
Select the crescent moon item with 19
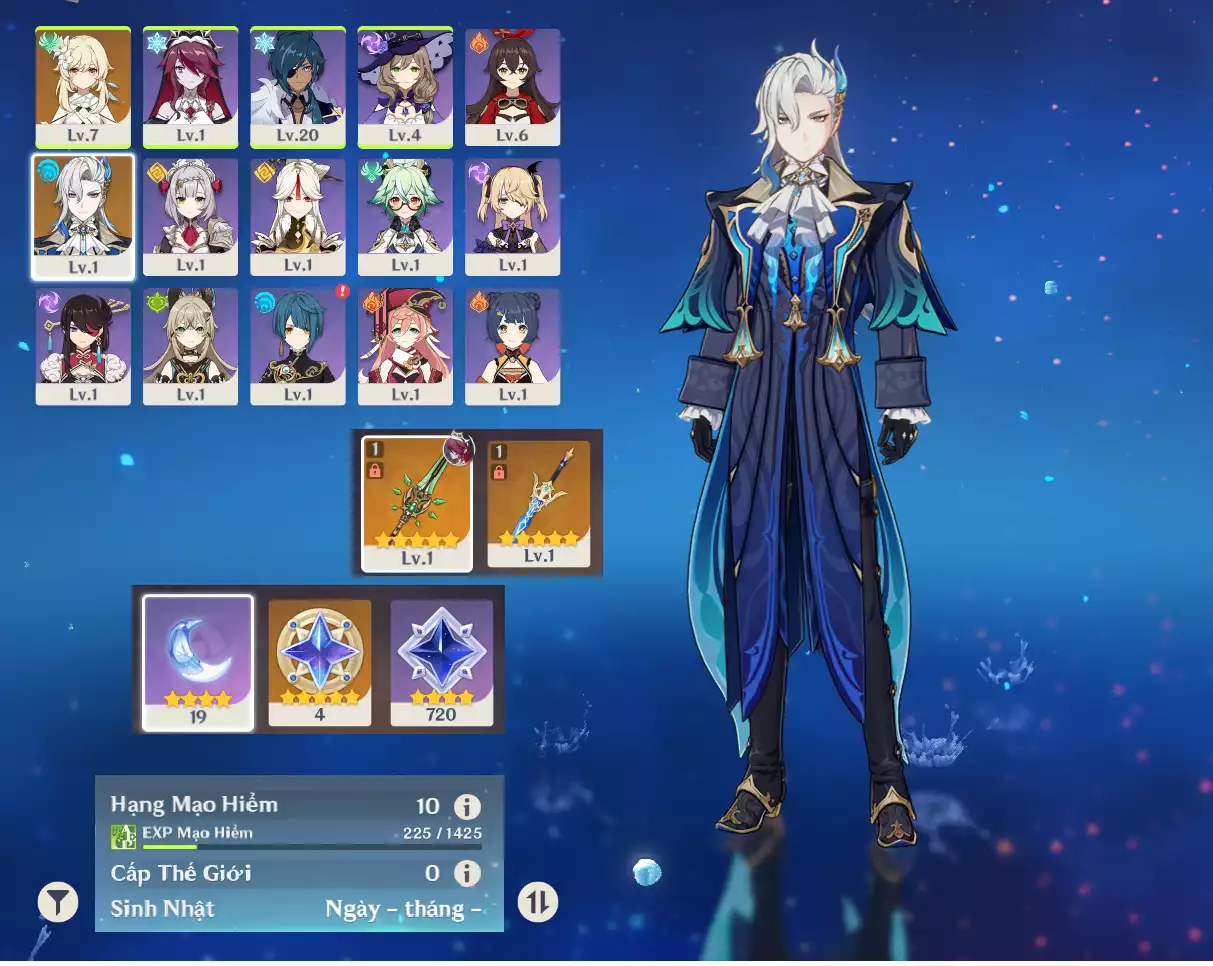[x=198, y=662]
